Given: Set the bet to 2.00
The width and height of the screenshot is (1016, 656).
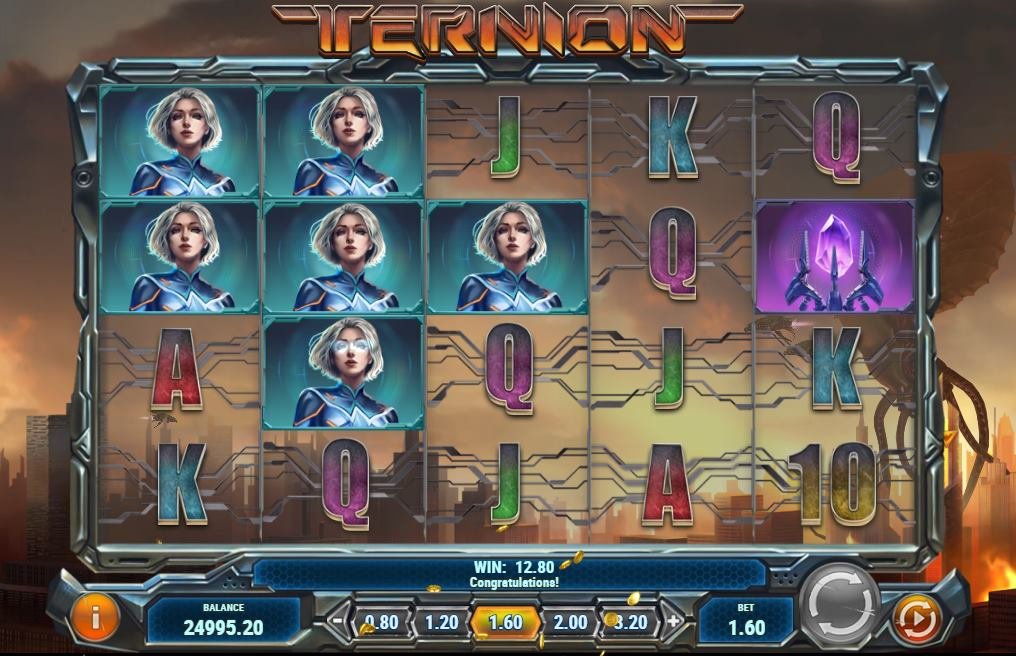Looking at the screenshot, I should tap(570, 622).
